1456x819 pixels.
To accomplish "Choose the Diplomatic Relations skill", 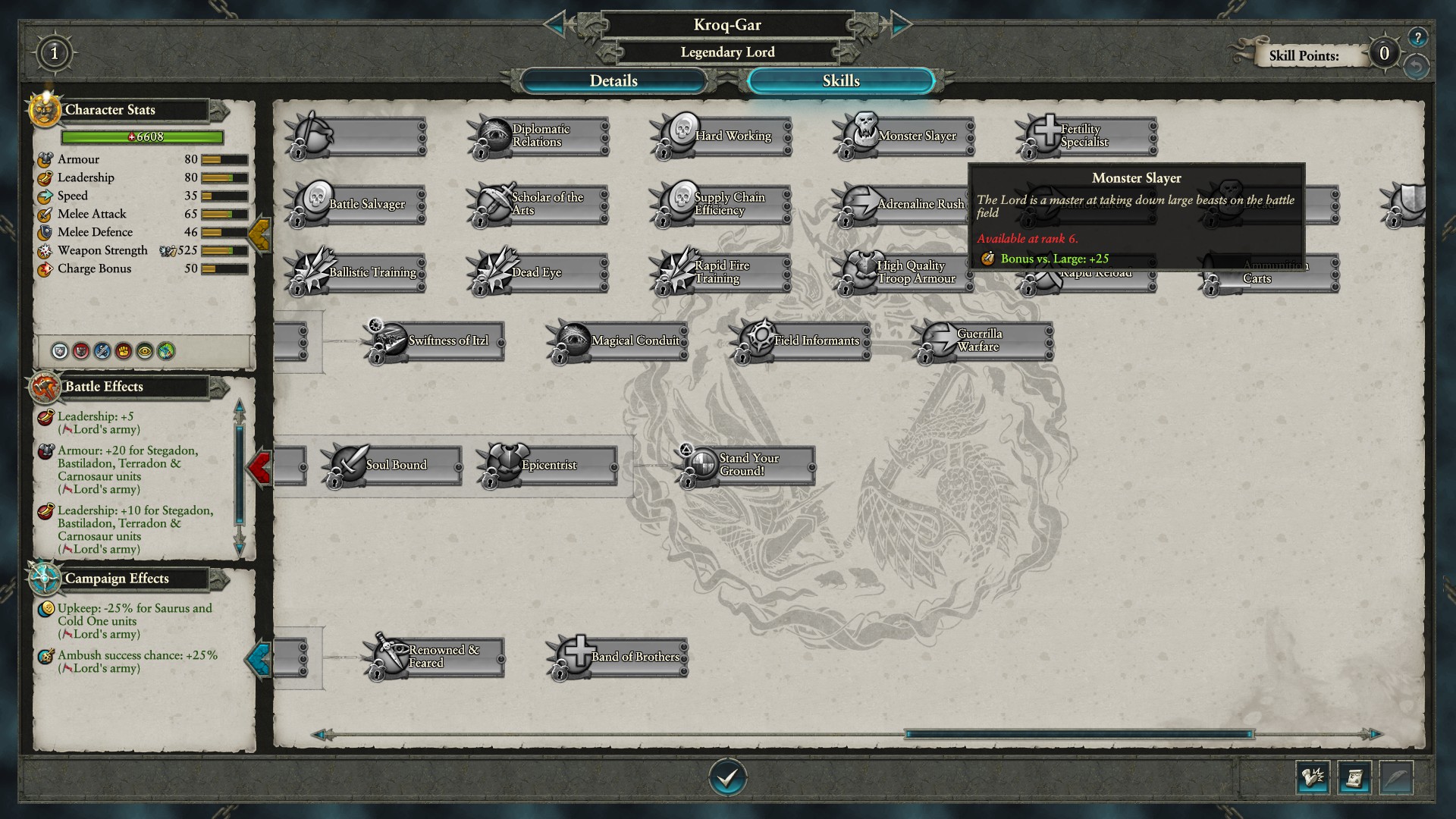I will coord(539,136).
